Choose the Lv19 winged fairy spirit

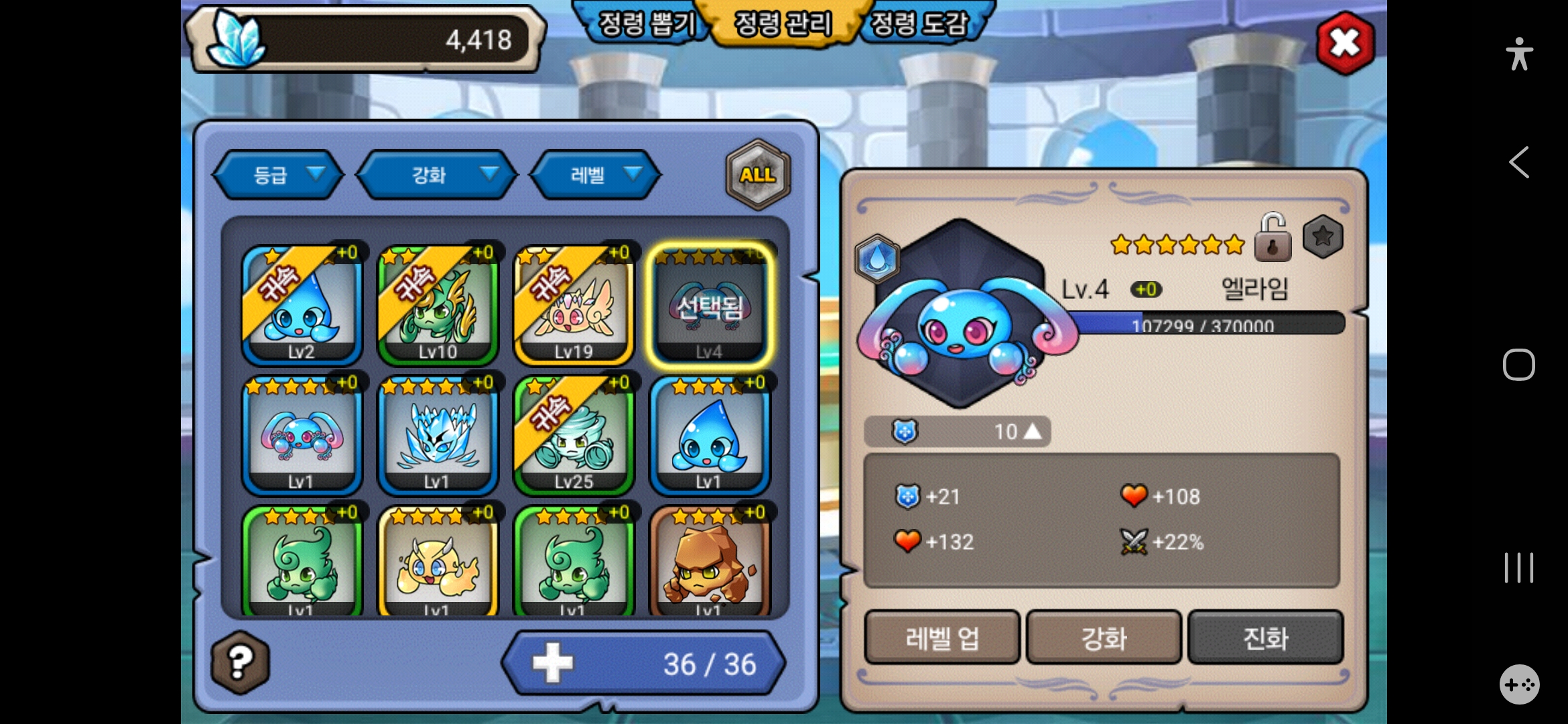[574, 305]
